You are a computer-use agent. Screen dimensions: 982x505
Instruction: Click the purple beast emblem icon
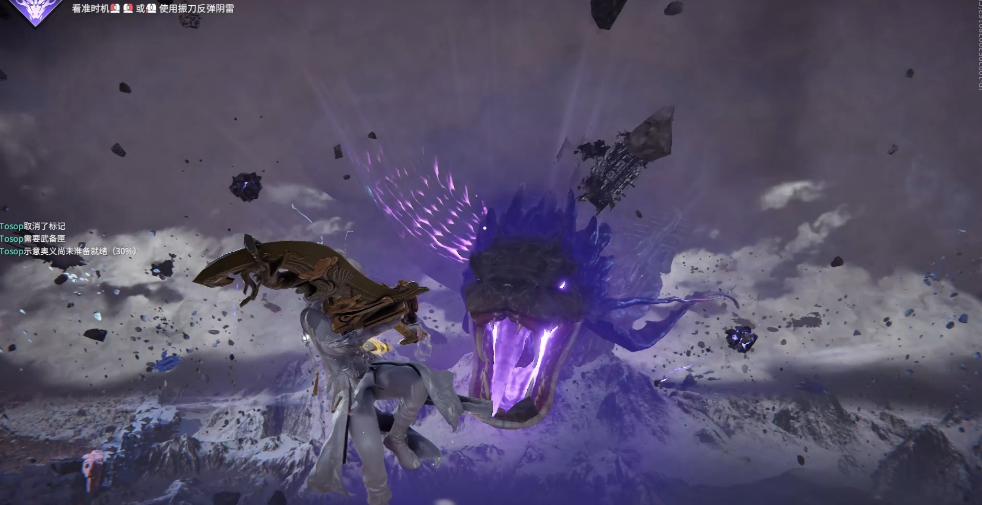pyautogui.click(x=36, y=9)
